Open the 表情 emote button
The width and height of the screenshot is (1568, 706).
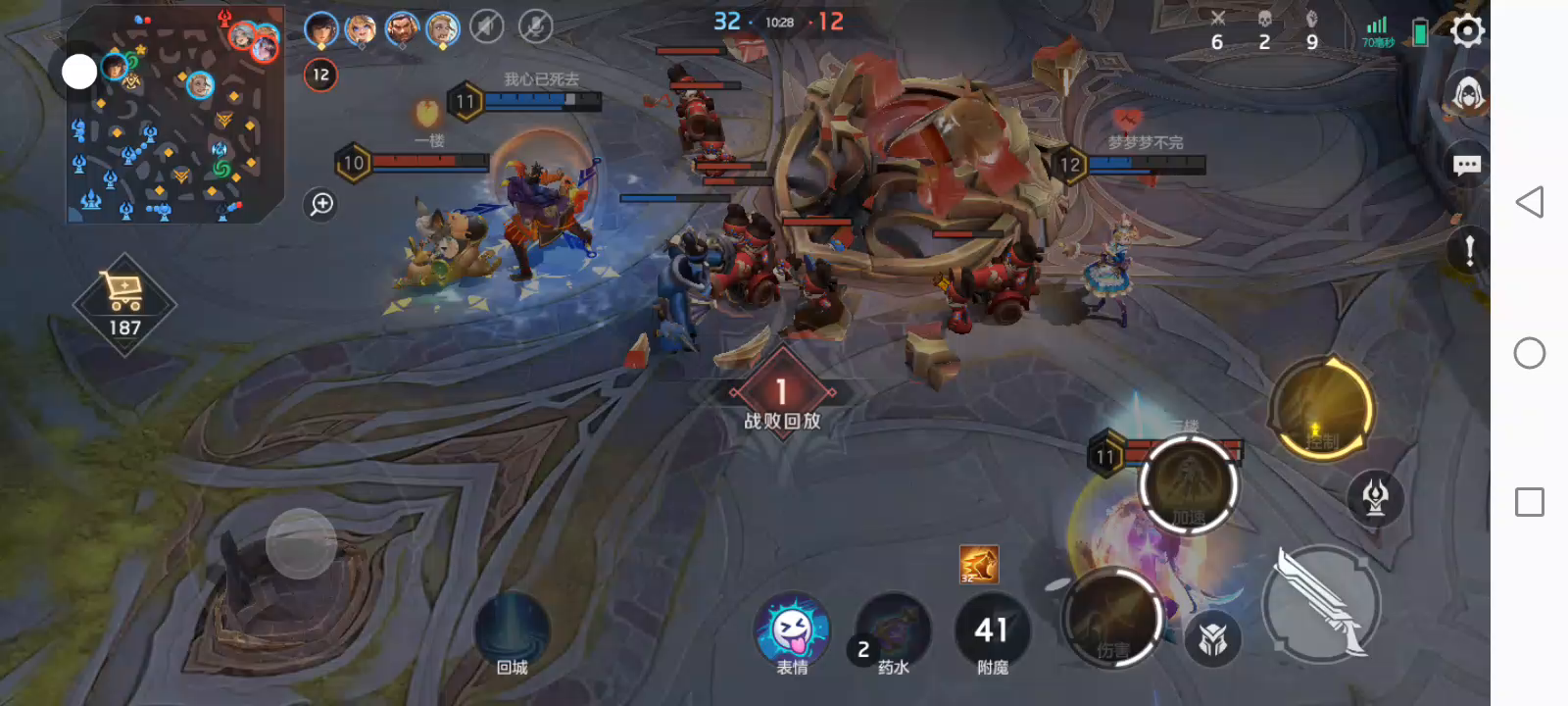tap(793, 632)
